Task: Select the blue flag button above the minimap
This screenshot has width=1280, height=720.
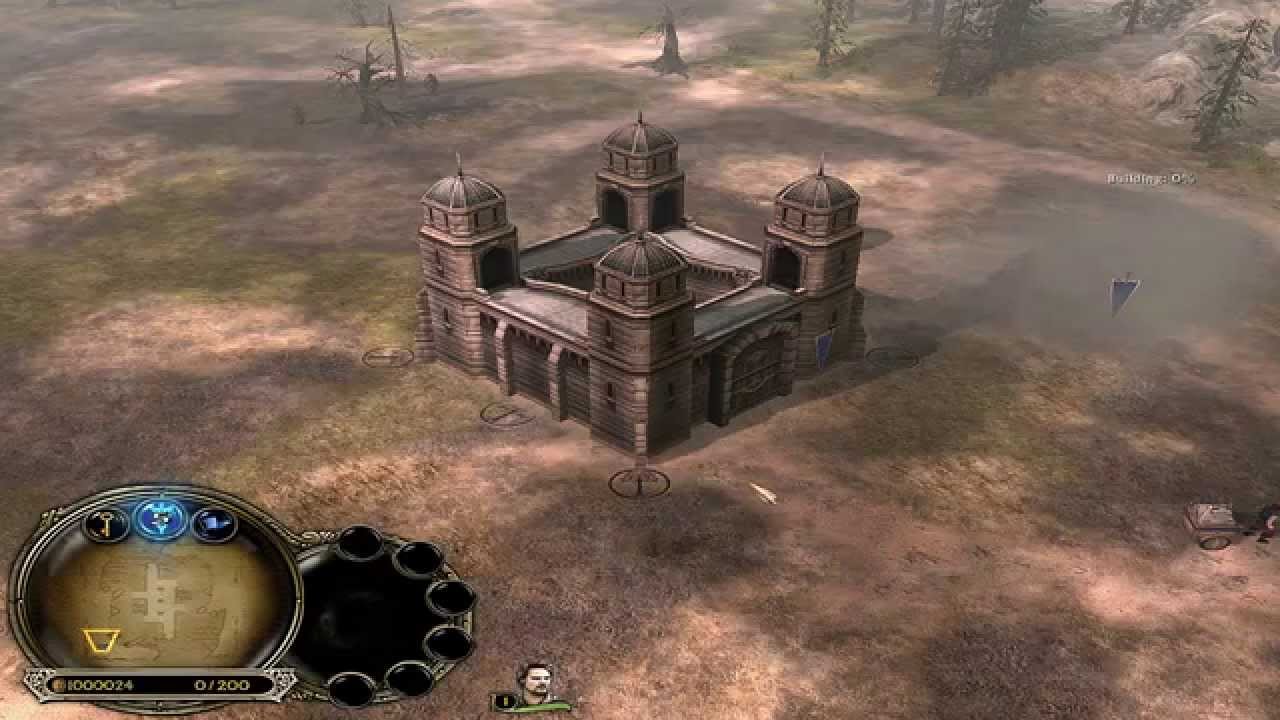Action: click(213, 522)
